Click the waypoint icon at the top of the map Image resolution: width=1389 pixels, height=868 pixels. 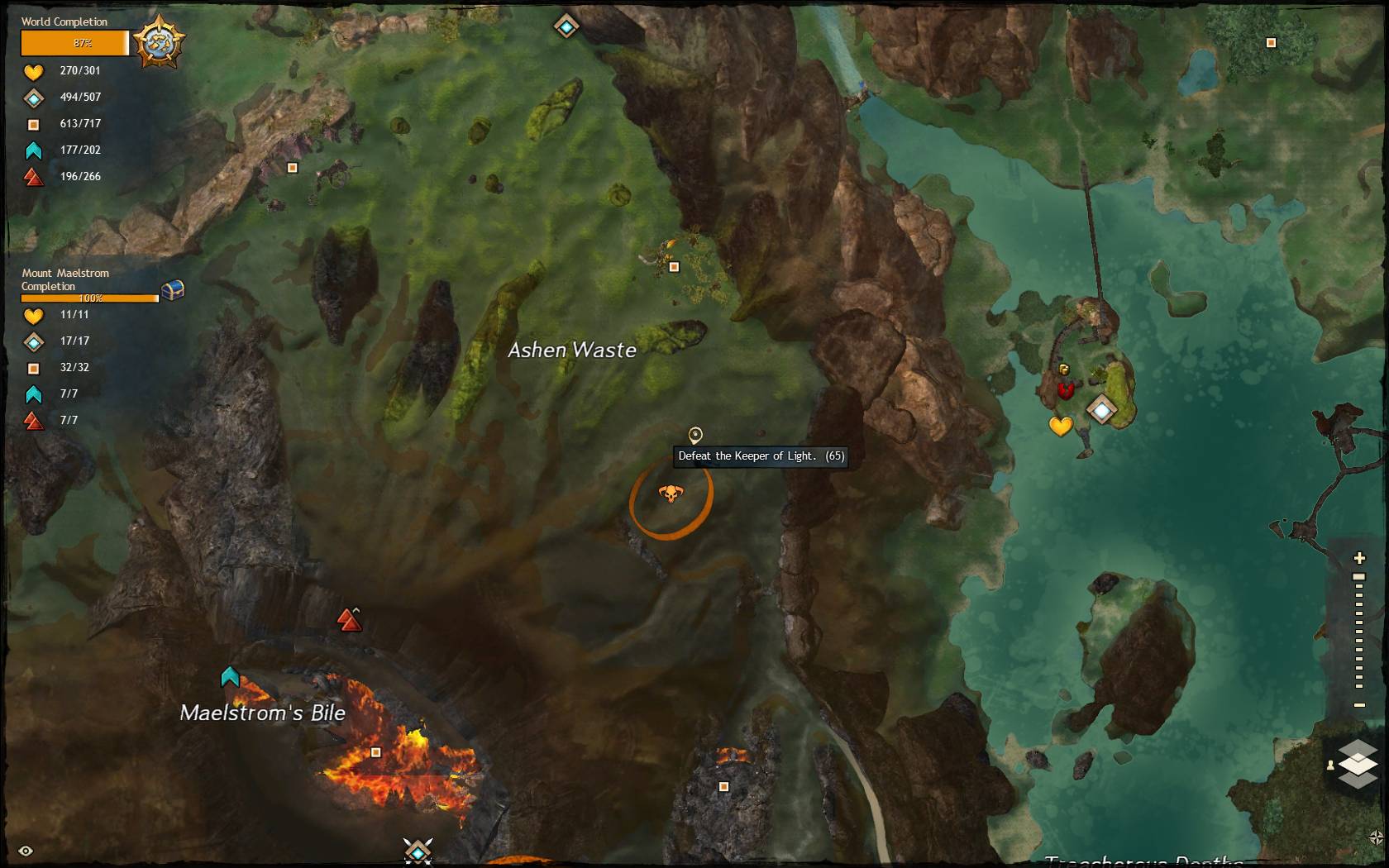pyautogui.click(x=566, y=26)
